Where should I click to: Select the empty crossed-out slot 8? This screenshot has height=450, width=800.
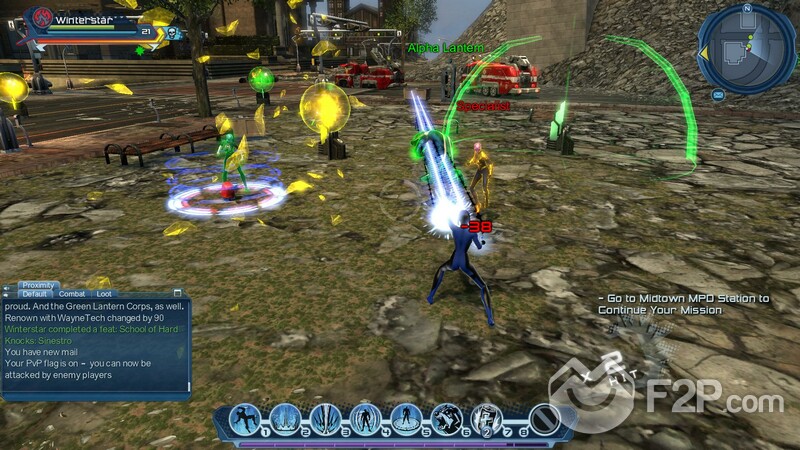click(544, 417)
